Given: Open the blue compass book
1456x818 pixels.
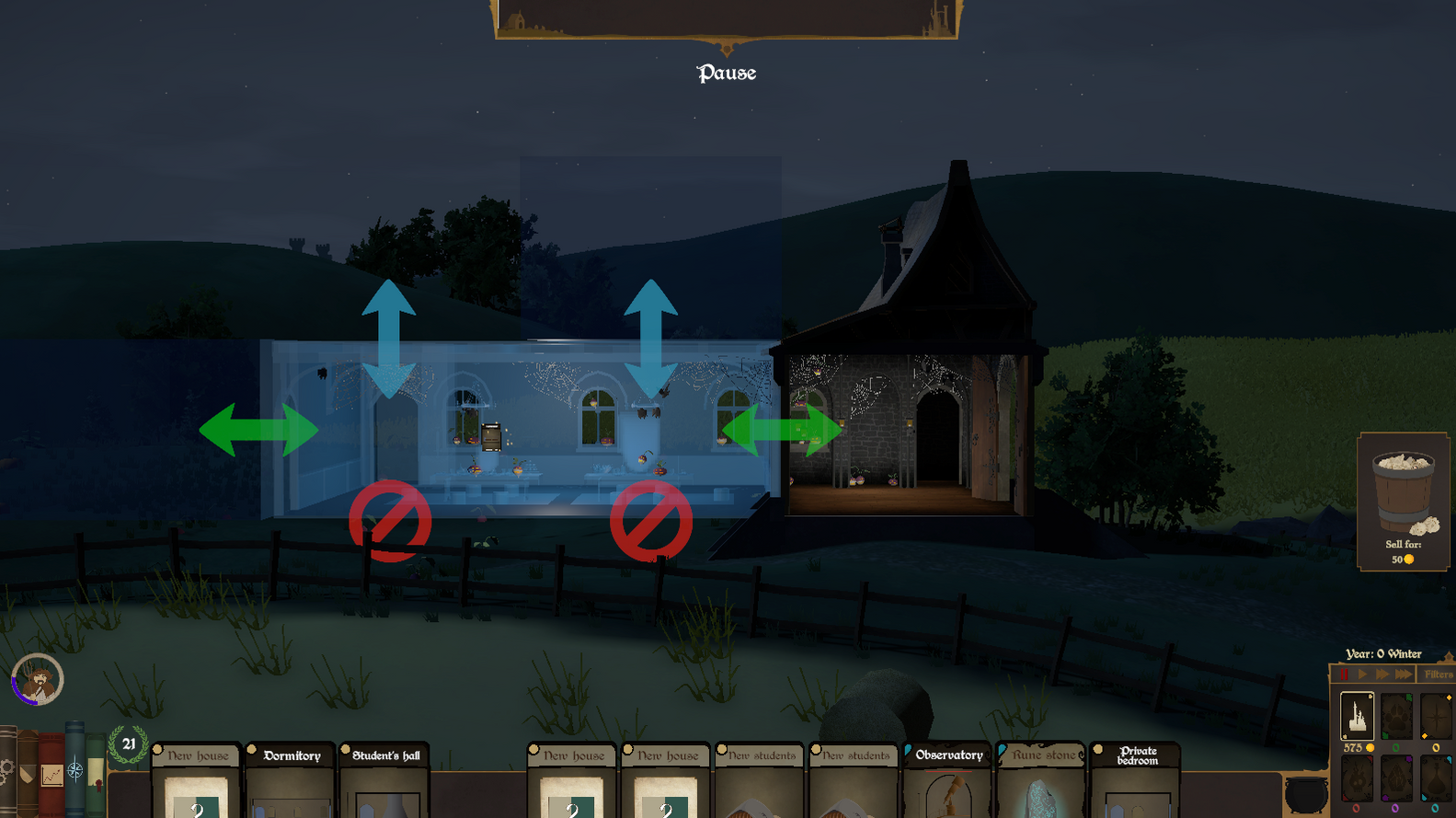Looking at the screenshot, I should coord(75,769).
